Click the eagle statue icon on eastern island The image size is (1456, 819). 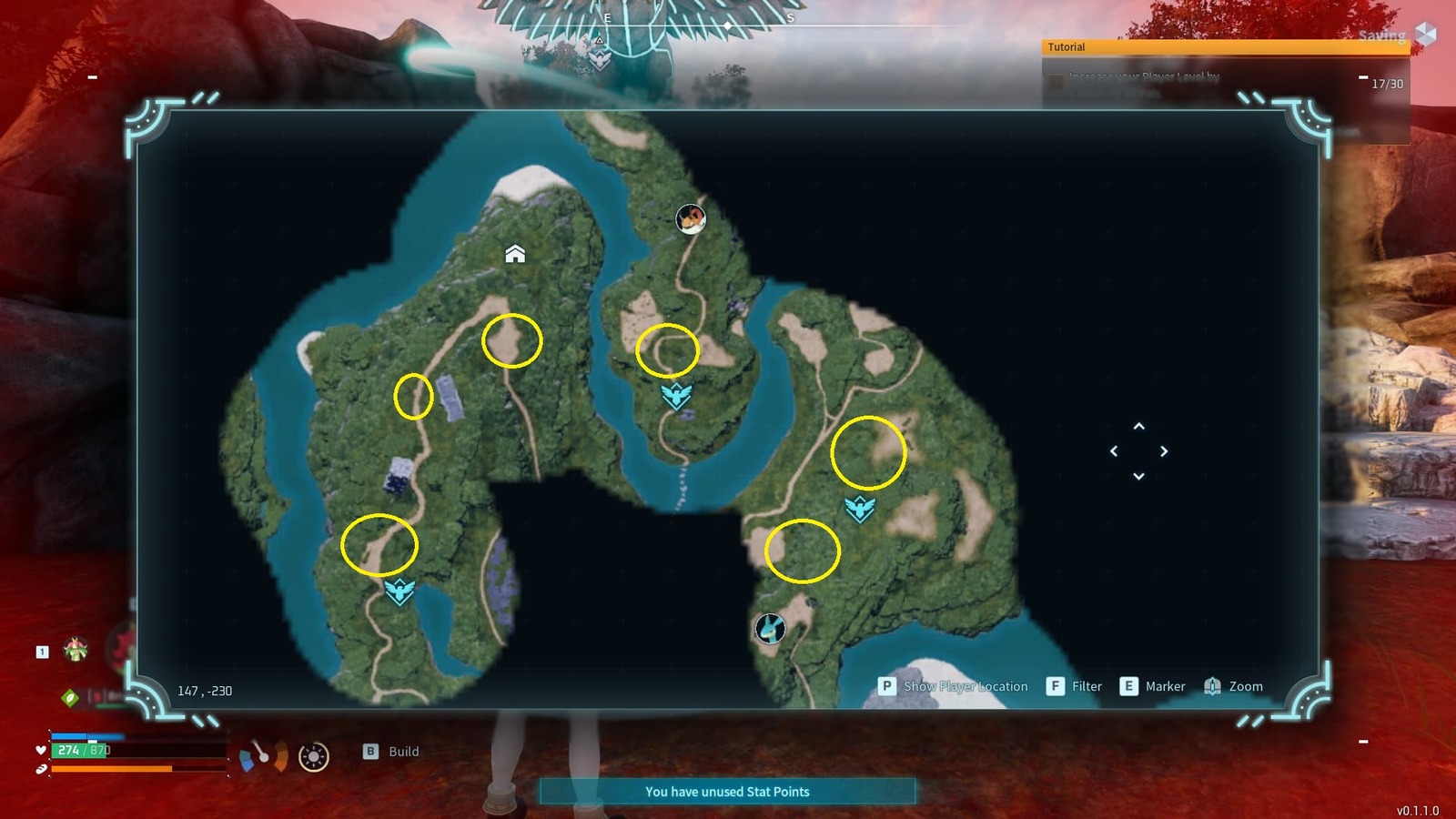pyautogui.click(x=859, y=510)
